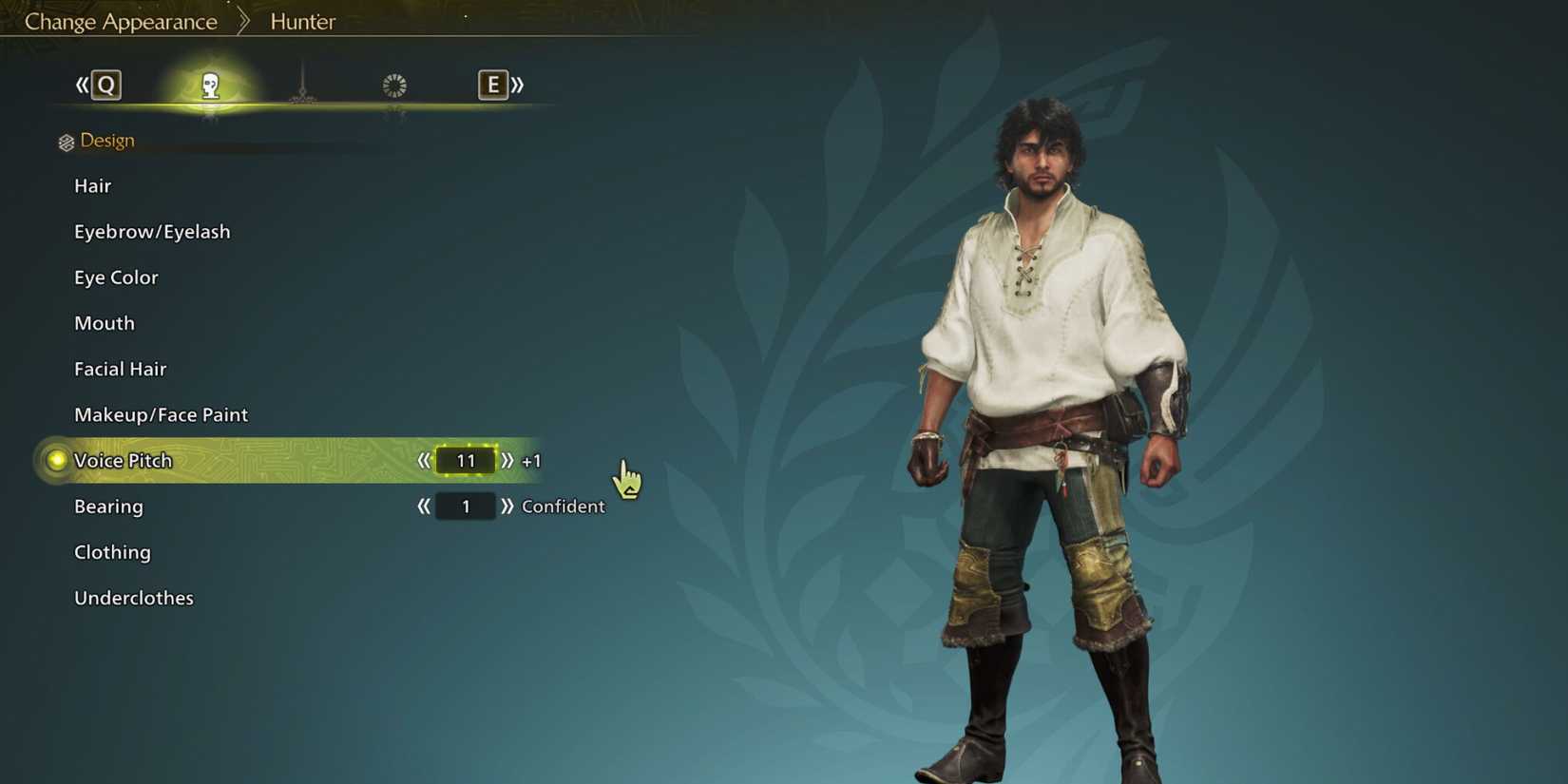Open the Underclothes options

[x=134, y=598]
